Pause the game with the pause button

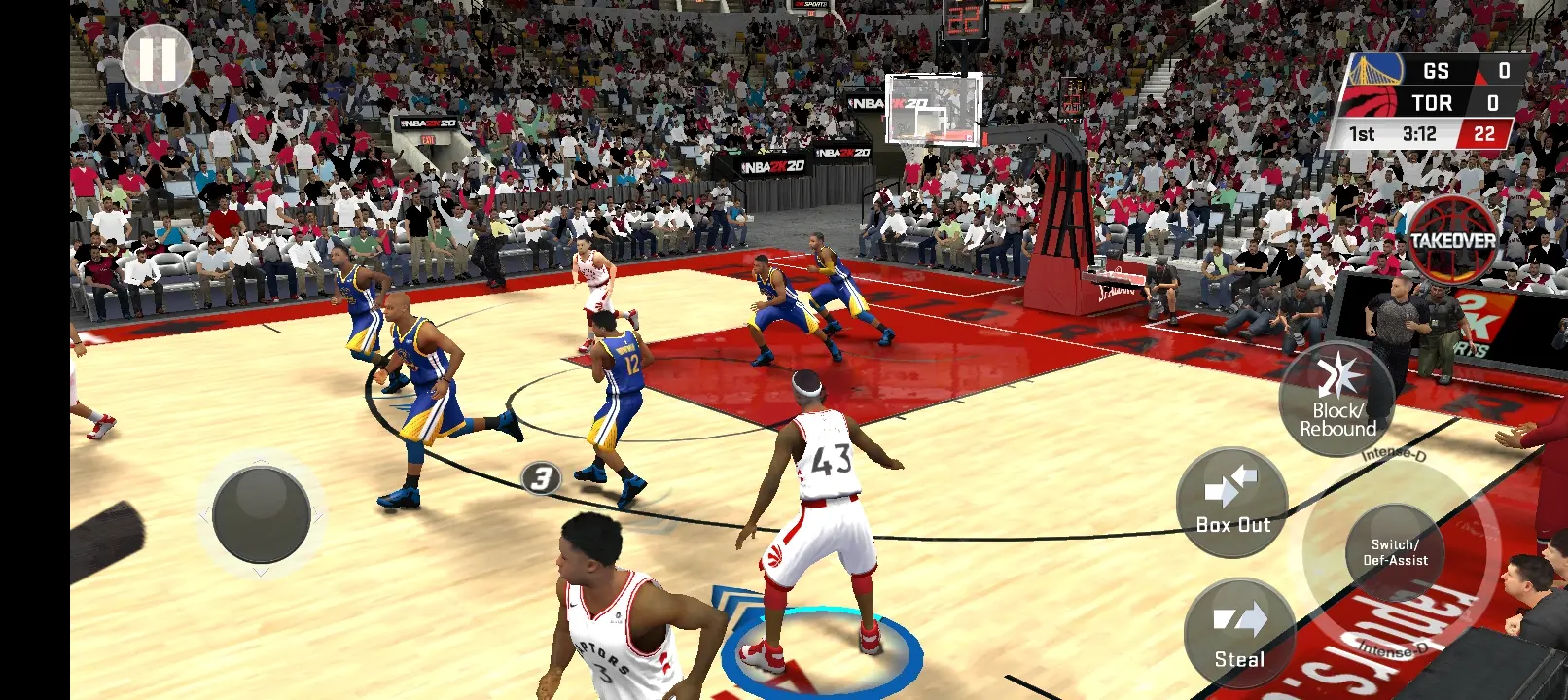tap(158, 59)
